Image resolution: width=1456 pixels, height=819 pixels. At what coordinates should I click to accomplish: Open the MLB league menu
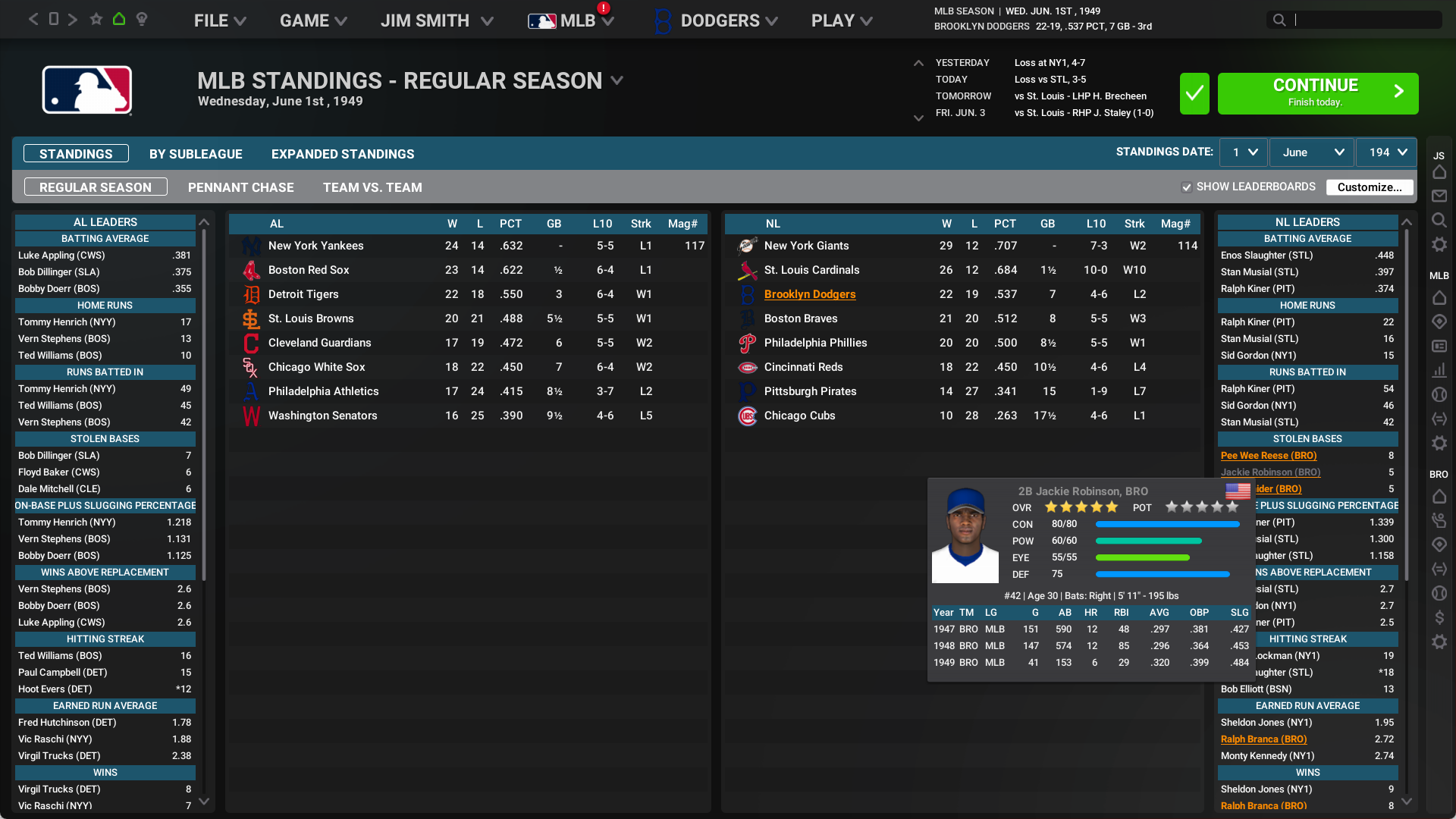pos(571,20)
